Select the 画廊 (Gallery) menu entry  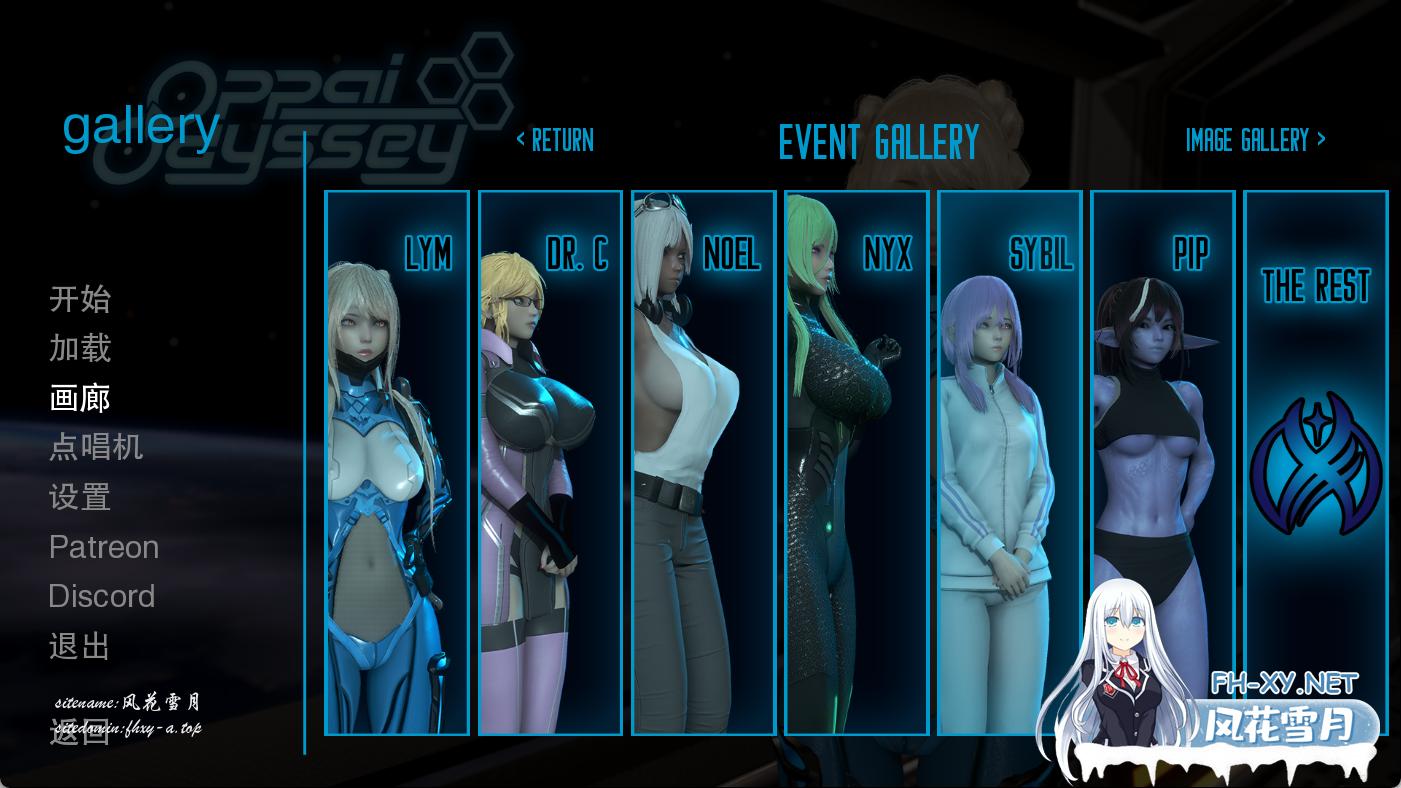[x=80, y=398]
